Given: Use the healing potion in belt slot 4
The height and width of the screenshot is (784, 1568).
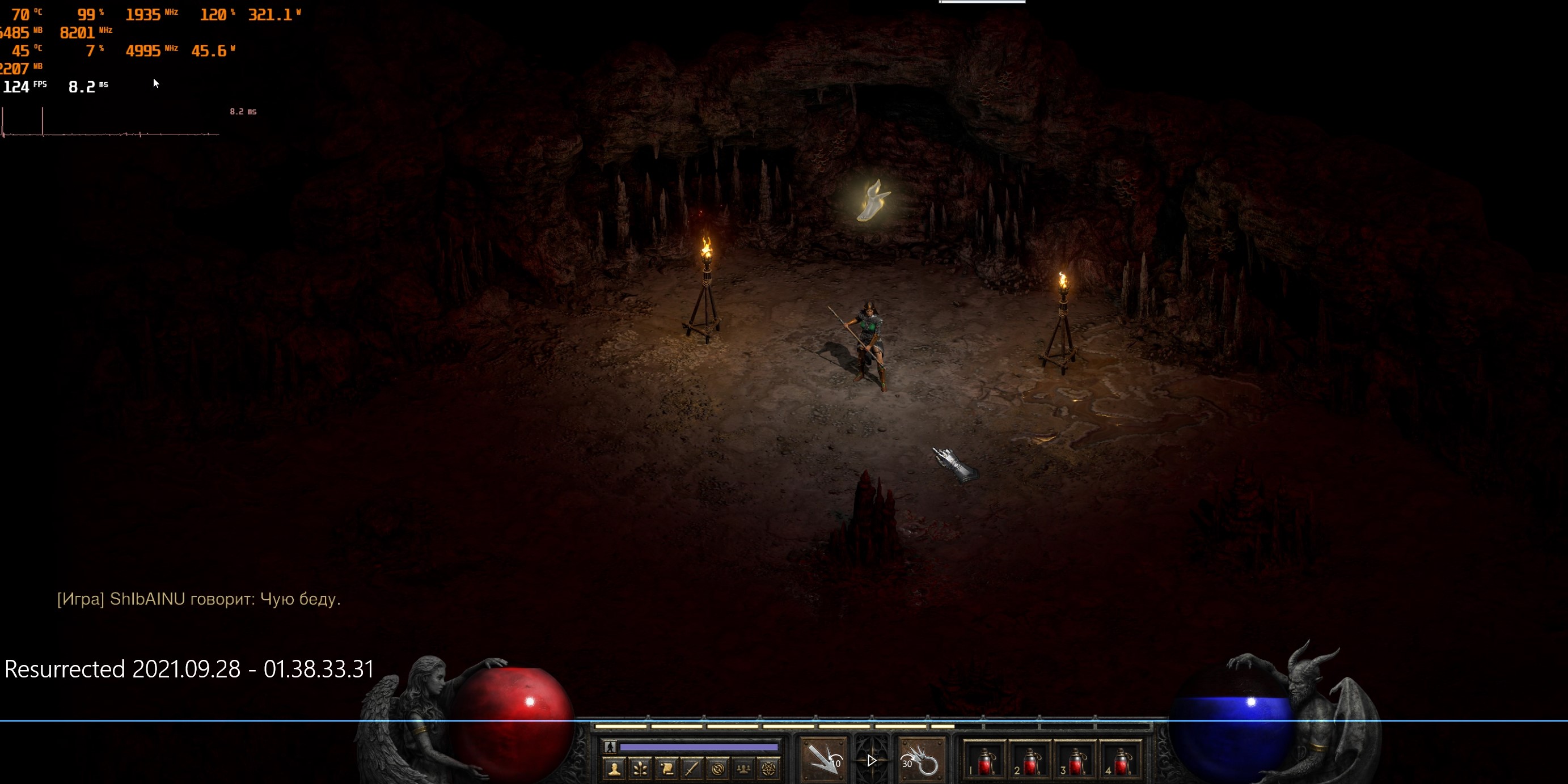Looking at the screenshot, I should 1121,761.
